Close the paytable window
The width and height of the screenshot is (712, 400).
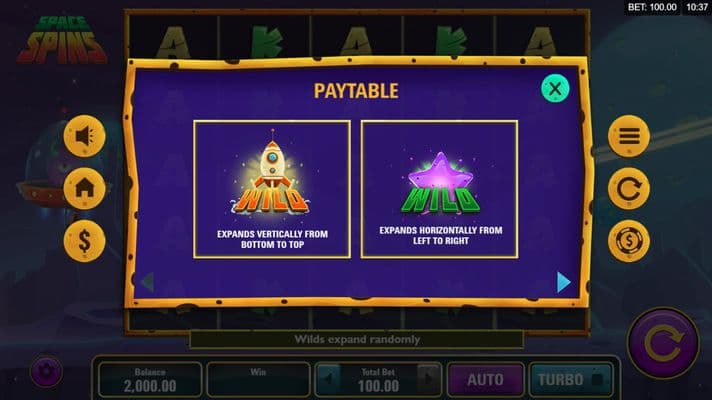[x=555, y=88]
